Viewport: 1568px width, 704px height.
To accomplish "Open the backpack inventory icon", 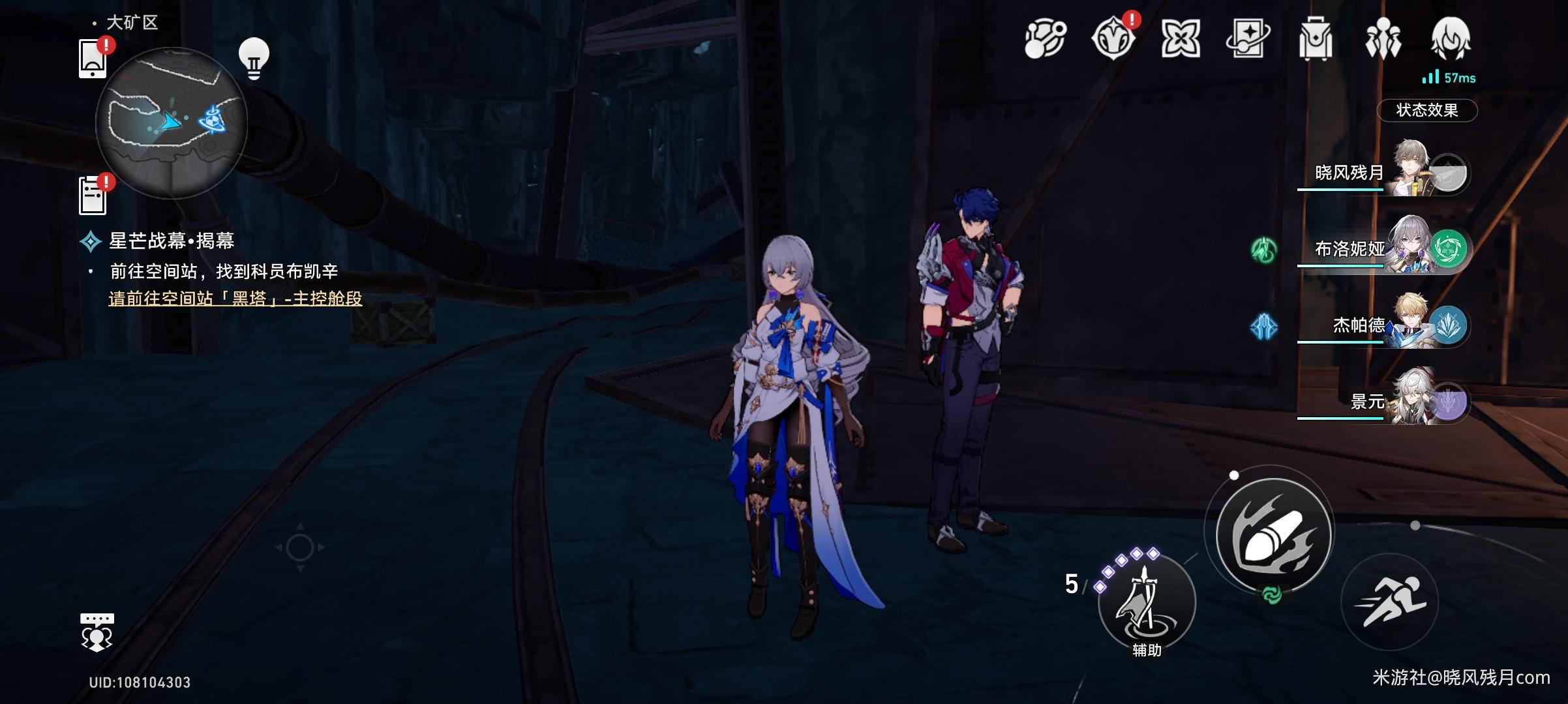I will 1315,39.
